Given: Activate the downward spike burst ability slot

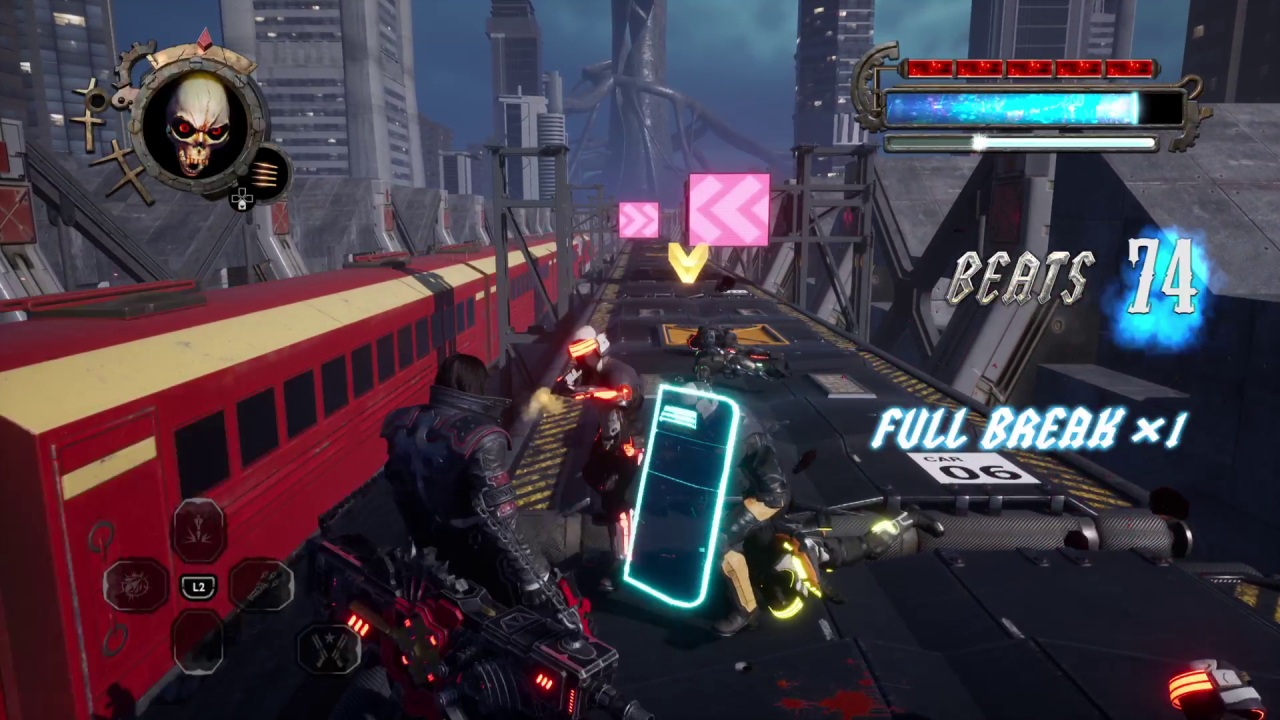Looking at the screenshot, I should tap(199, 530).
